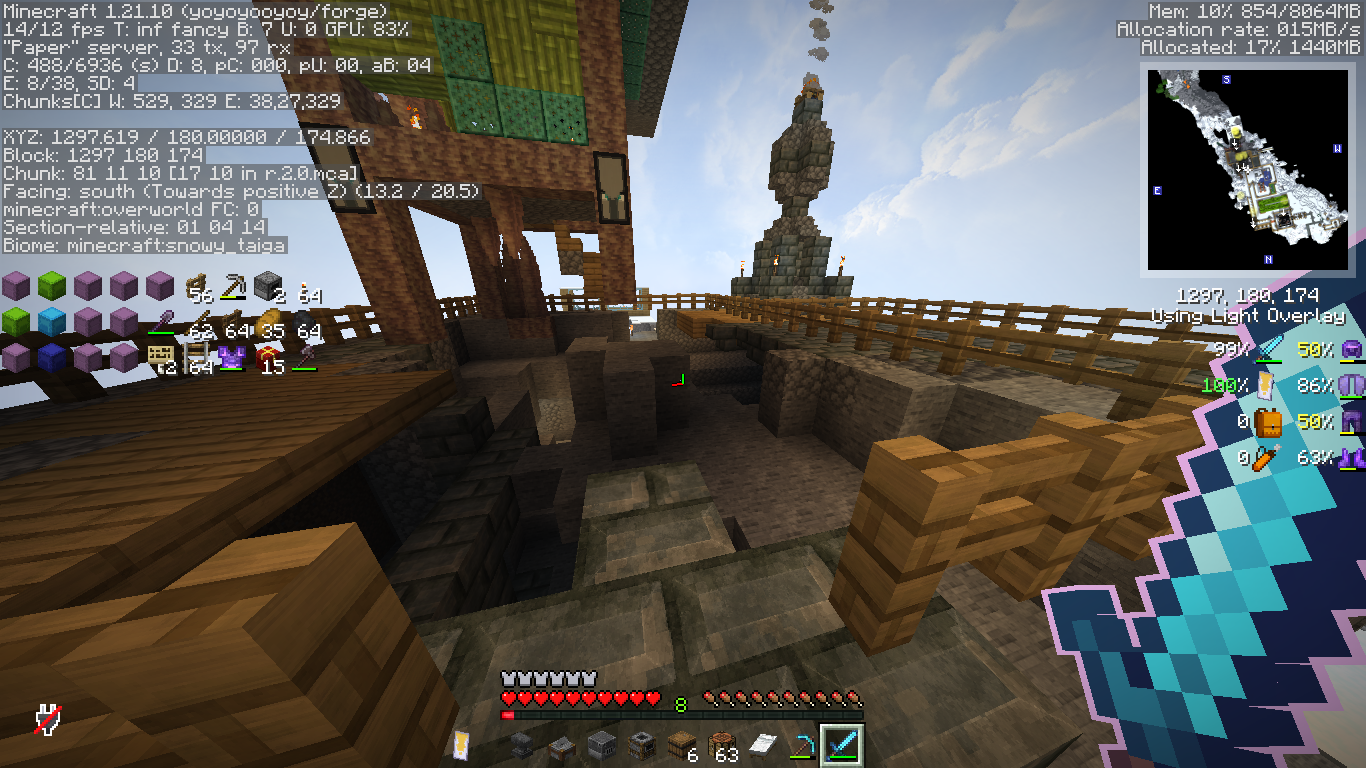
Task: Select the dark blue shulker box
Action: coord(52,357)
